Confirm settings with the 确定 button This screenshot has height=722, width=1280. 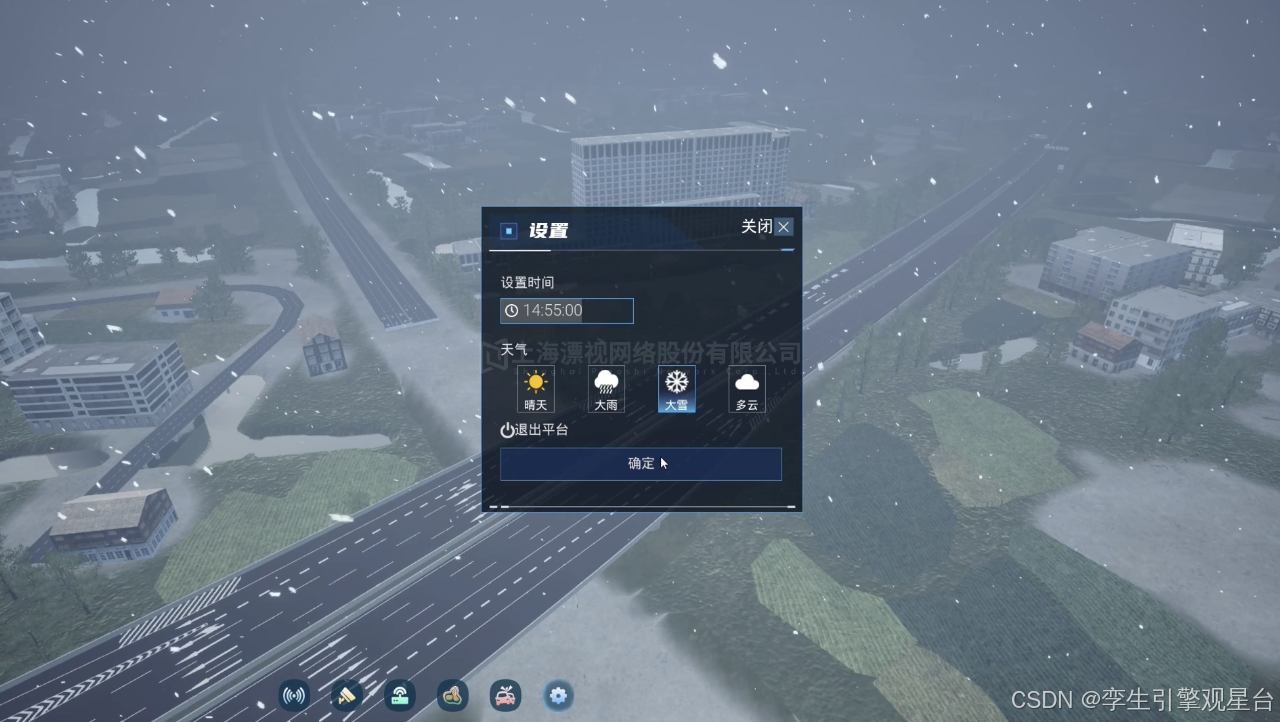pos(641,464)
